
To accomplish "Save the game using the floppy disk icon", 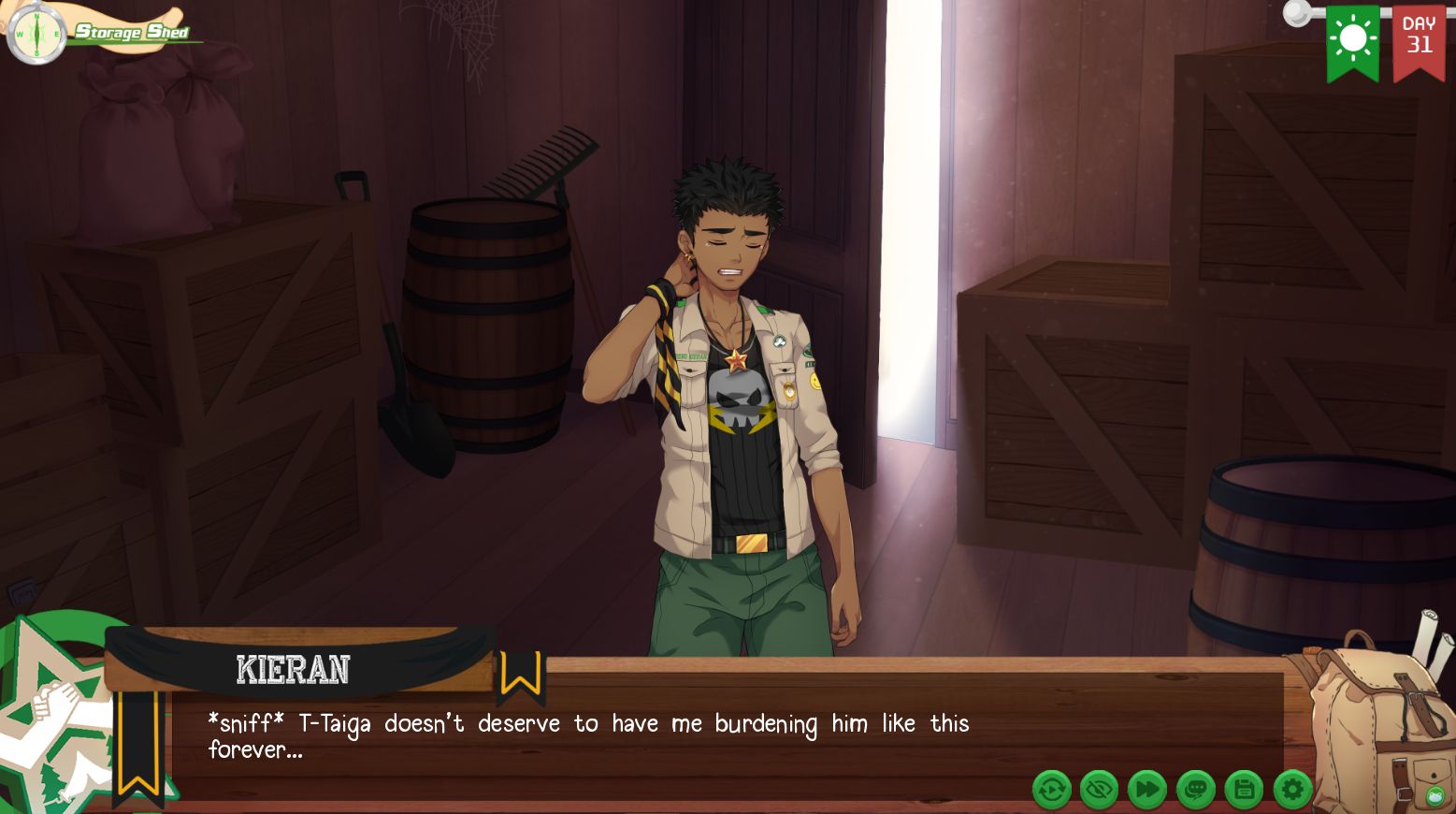I will coord(1245,790).
